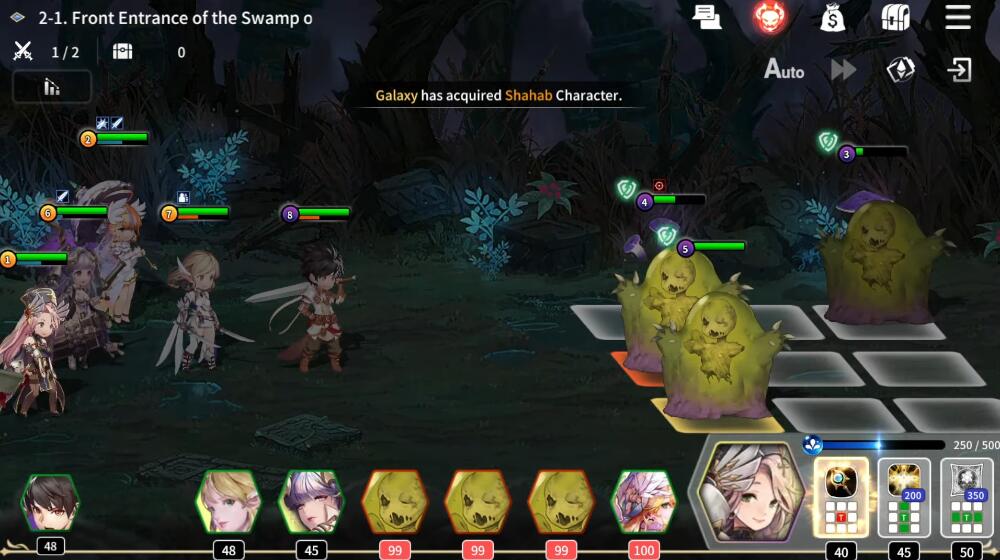This screenshot has height=560, width=1000.
Task: Open the hamburger main menu
Action: tap(958, 17)
